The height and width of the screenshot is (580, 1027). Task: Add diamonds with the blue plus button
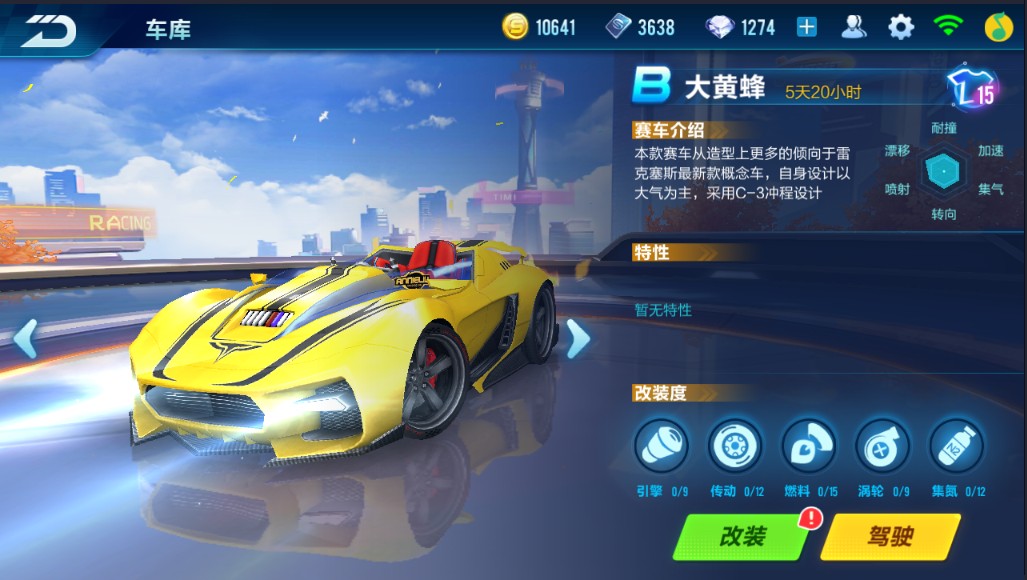click(806, 27)
